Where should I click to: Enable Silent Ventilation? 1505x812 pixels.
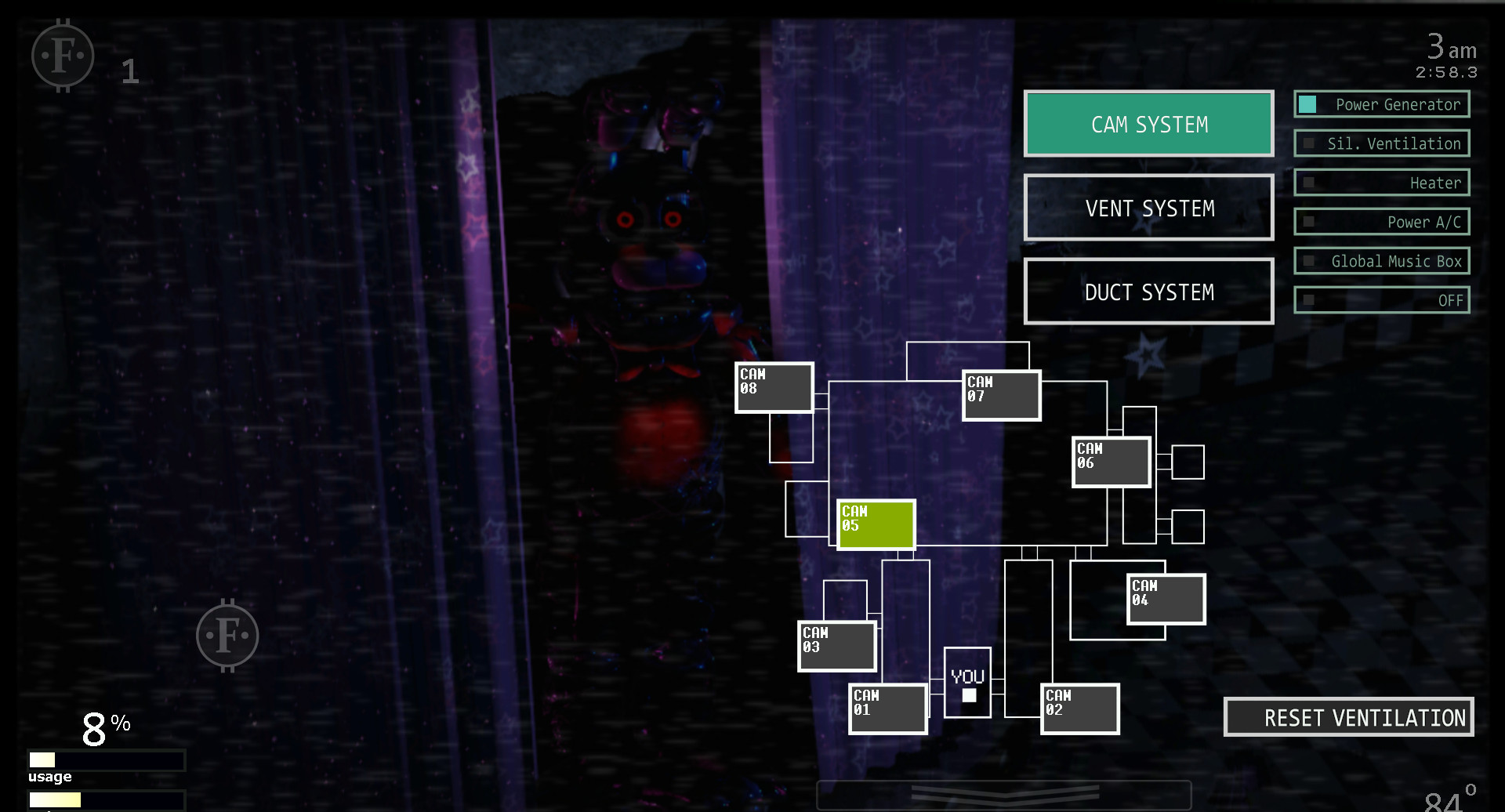pos(1382,143)
